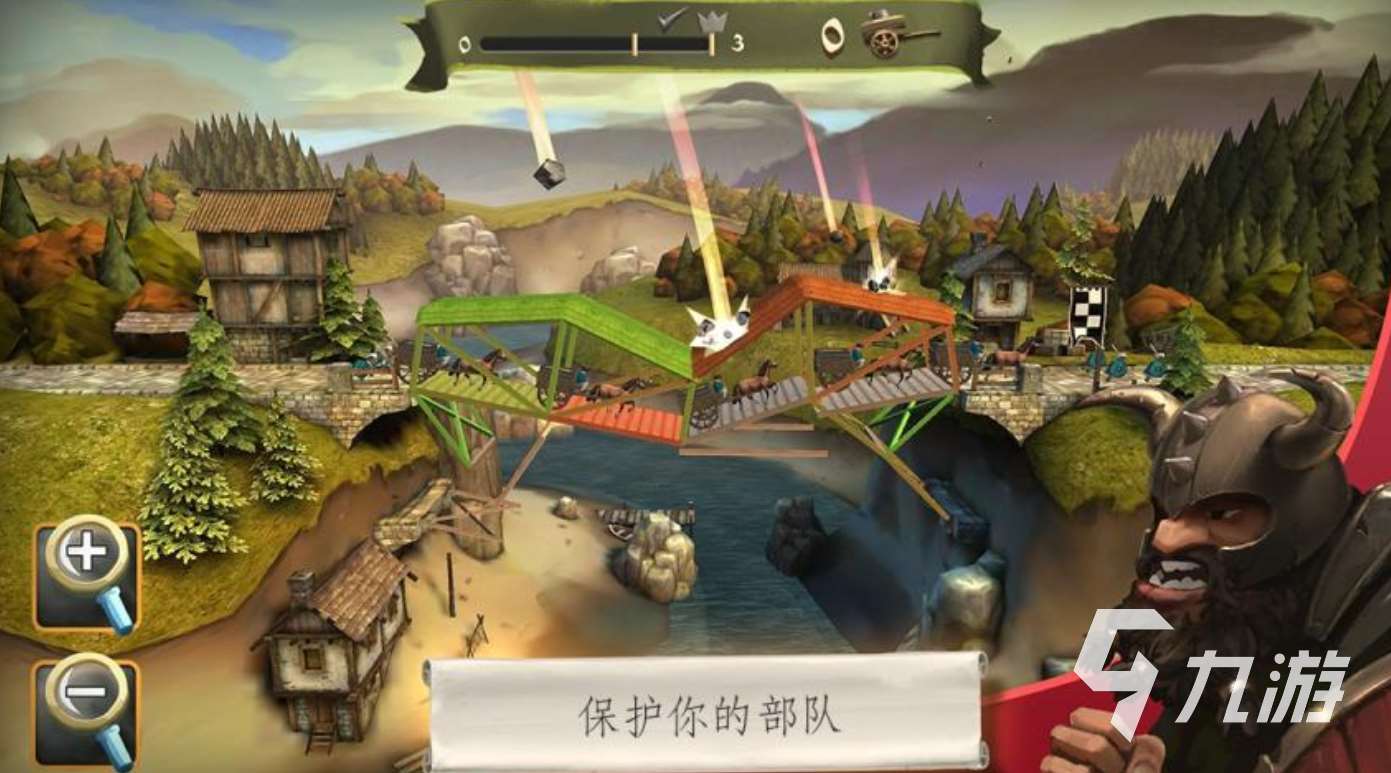1391x773 pixels.
Task: Click the zoom out magnifier icon
Action: point(86,692)
